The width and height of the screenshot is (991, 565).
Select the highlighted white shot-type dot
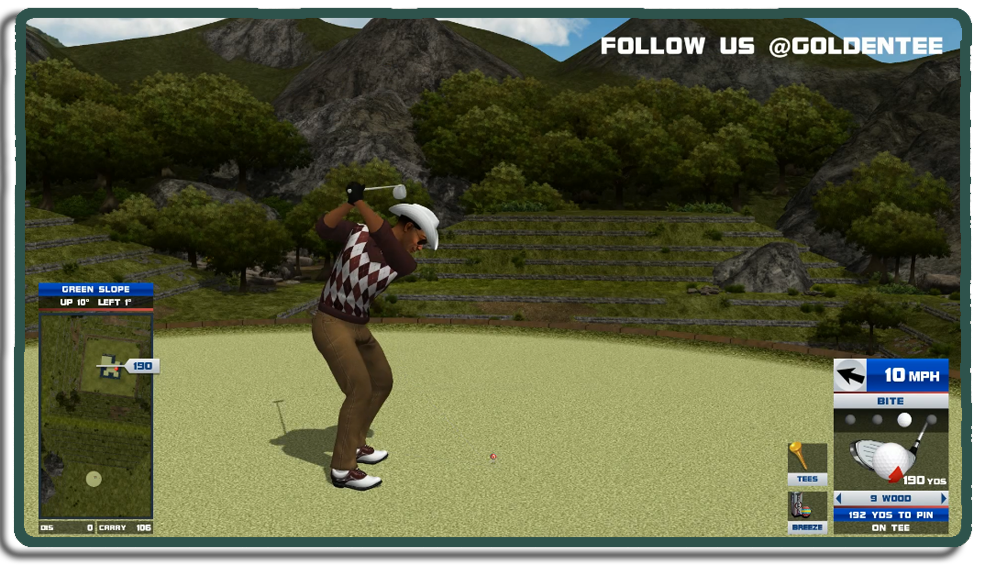tap(904, 420)
